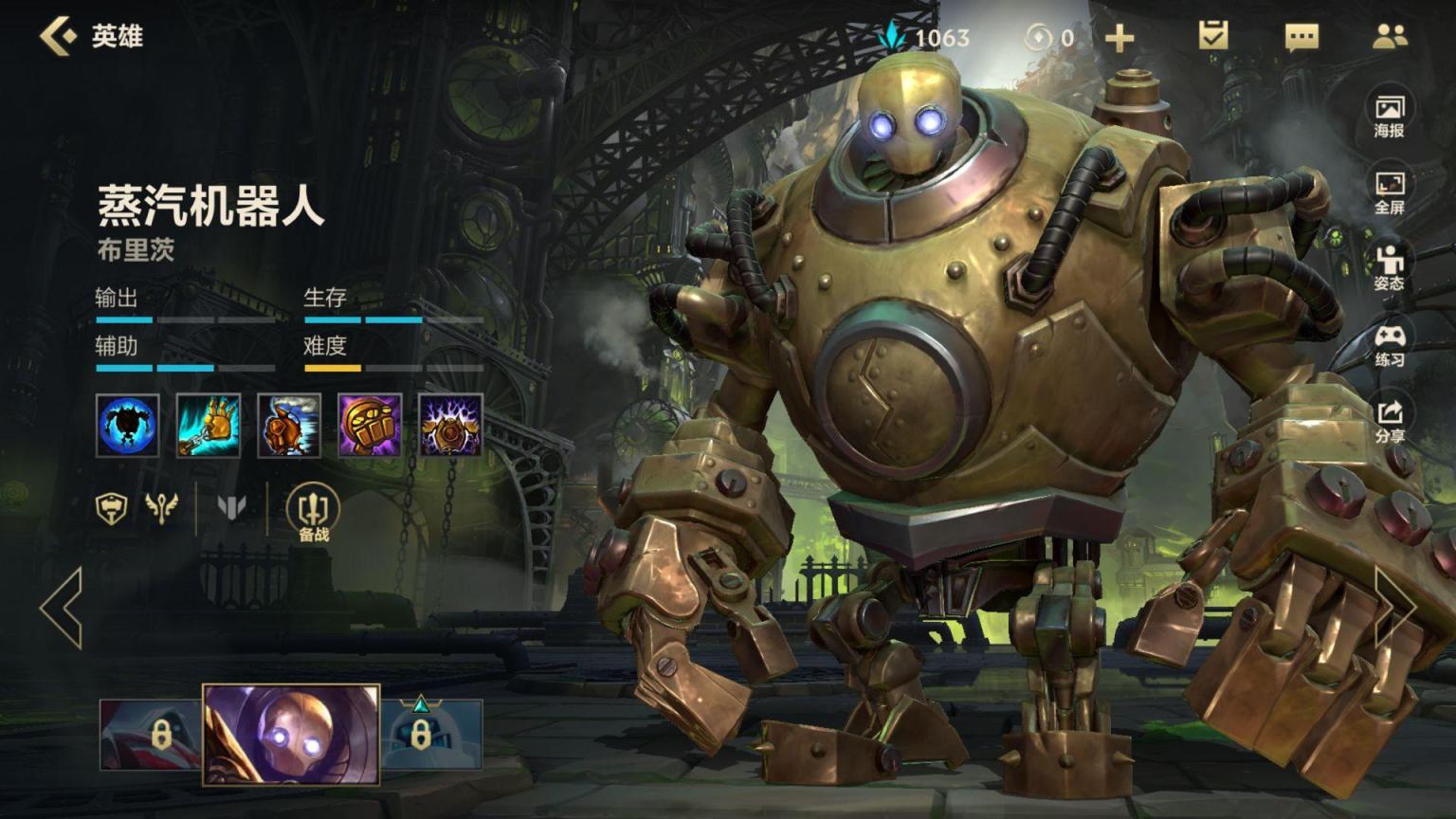Open the 备战 loadout button
This screenshot has width=1456, height=819.
coord(313,513)
